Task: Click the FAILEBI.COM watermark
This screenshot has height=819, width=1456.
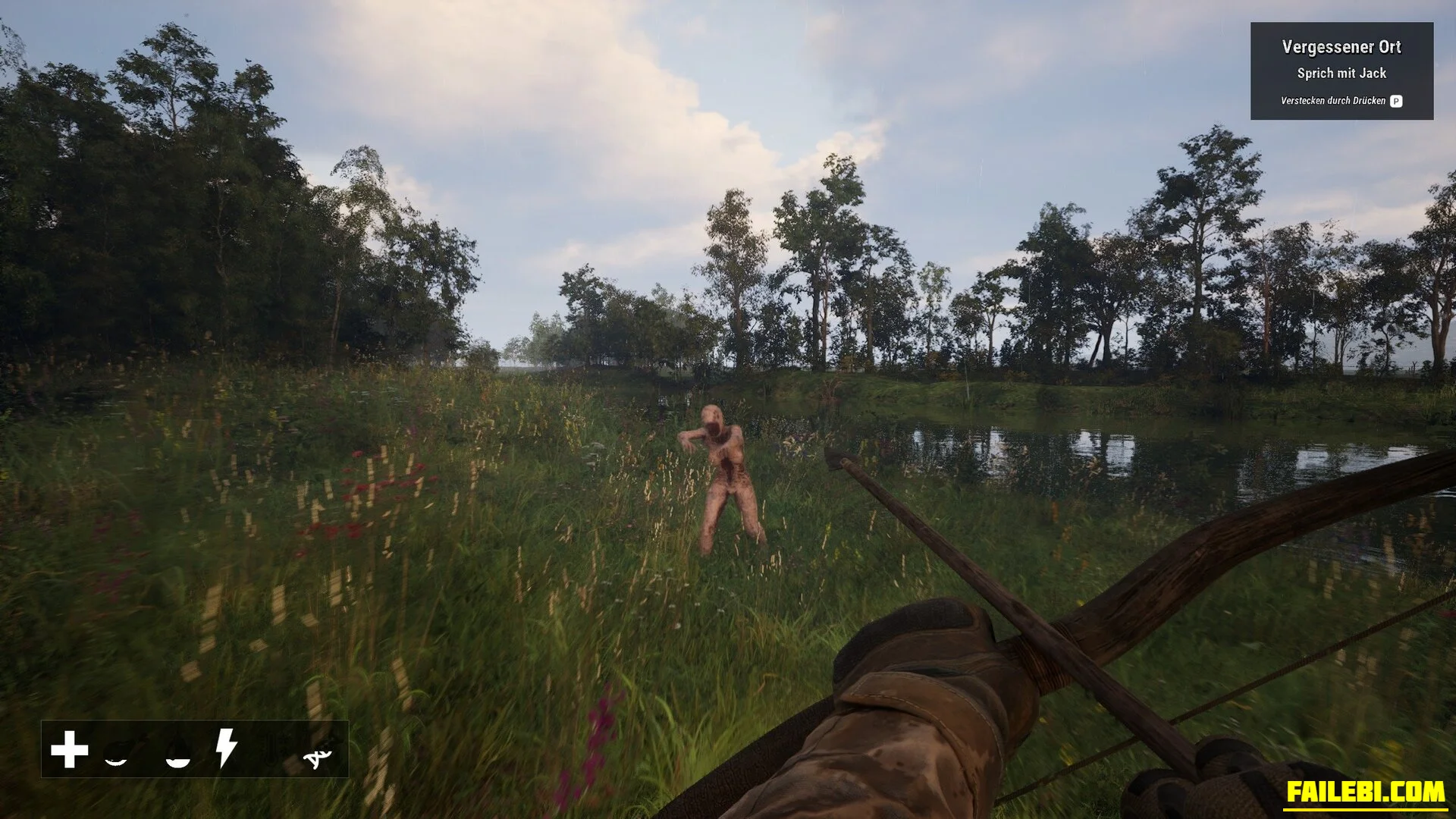Action: coord(1364,792)
